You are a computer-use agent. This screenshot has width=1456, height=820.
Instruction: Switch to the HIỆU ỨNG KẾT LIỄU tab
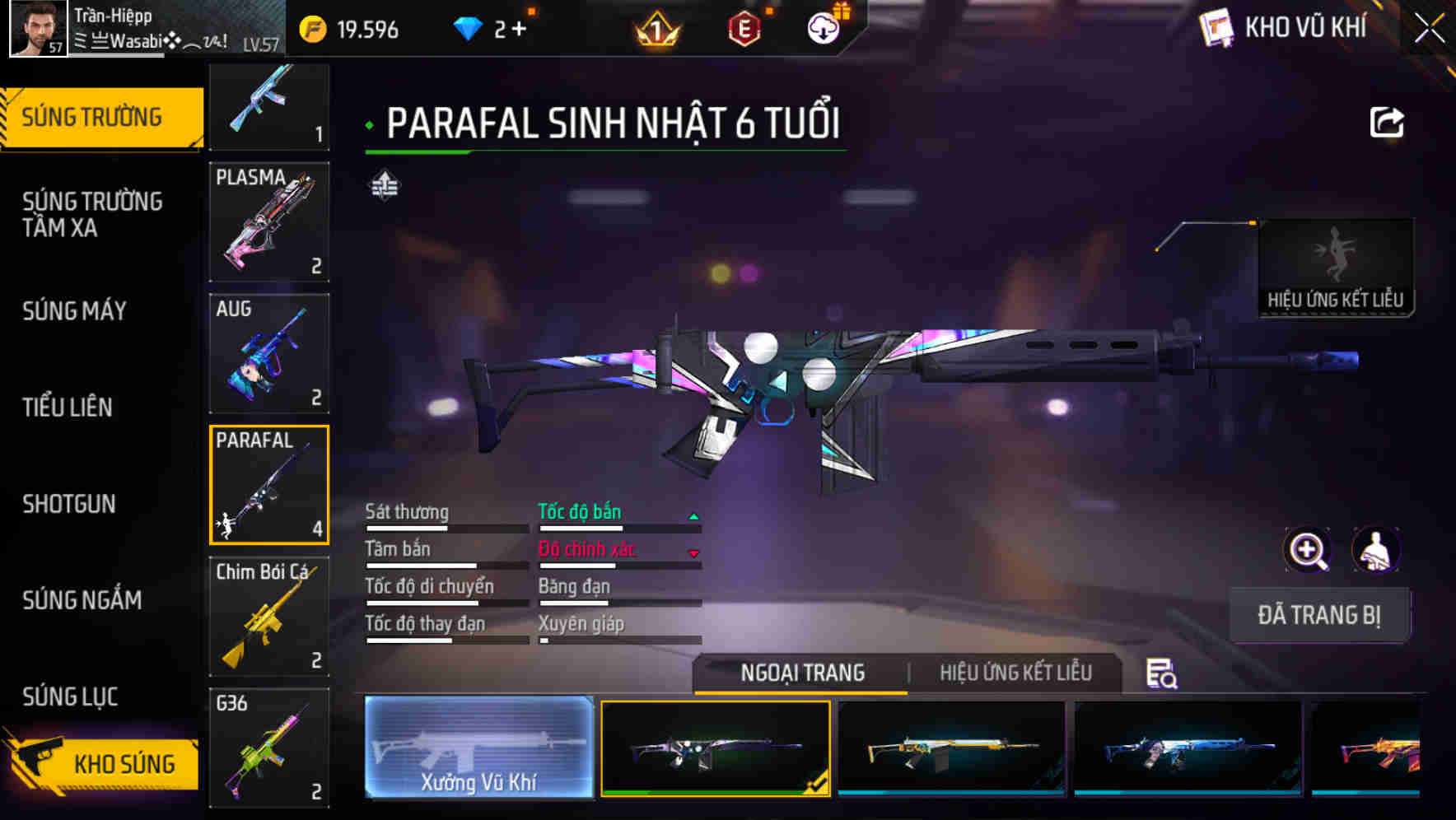[1017, 672]
